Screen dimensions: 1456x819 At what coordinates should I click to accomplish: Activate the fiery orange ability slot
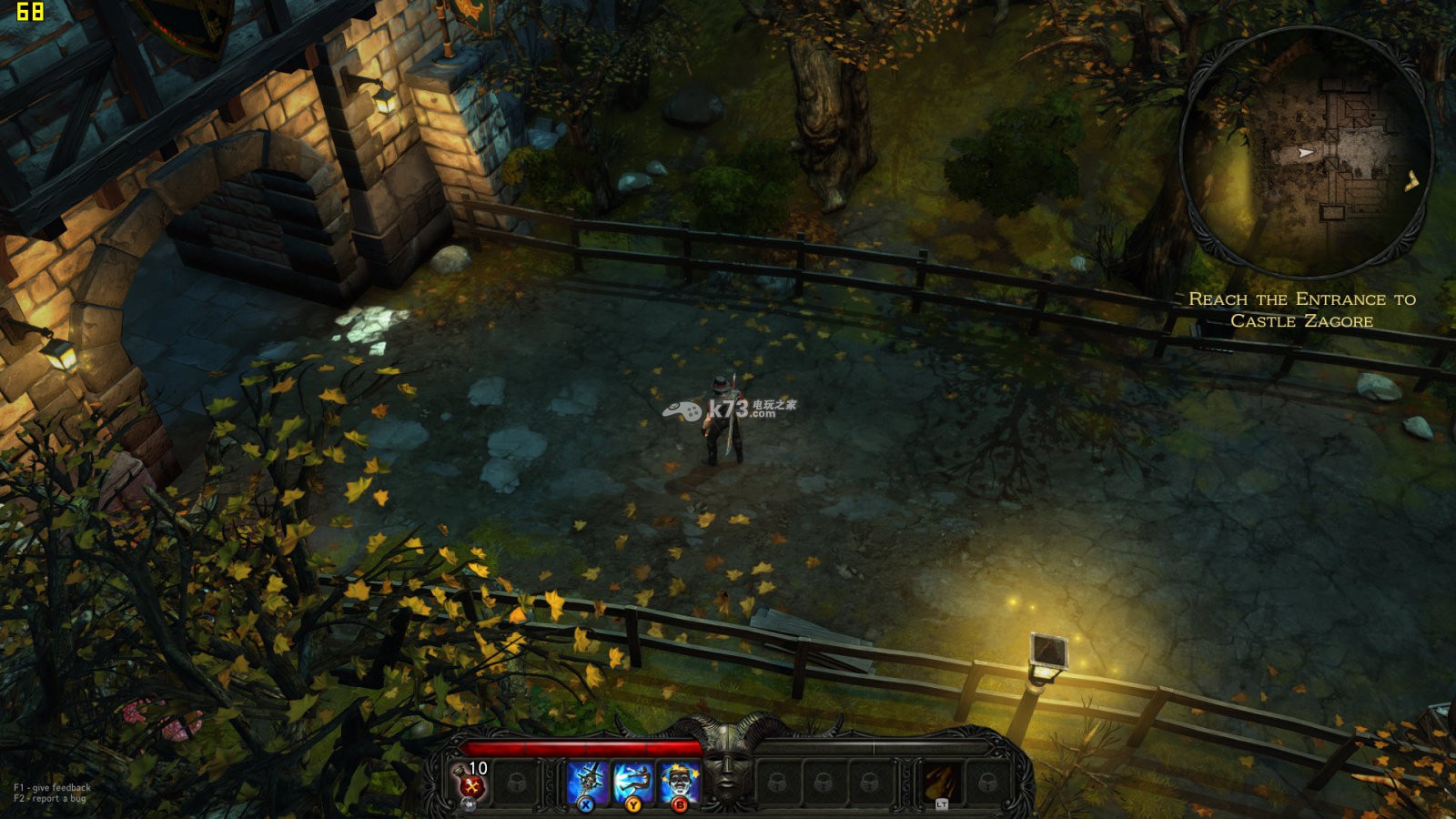pyautogui.click(x=941, y=782)
